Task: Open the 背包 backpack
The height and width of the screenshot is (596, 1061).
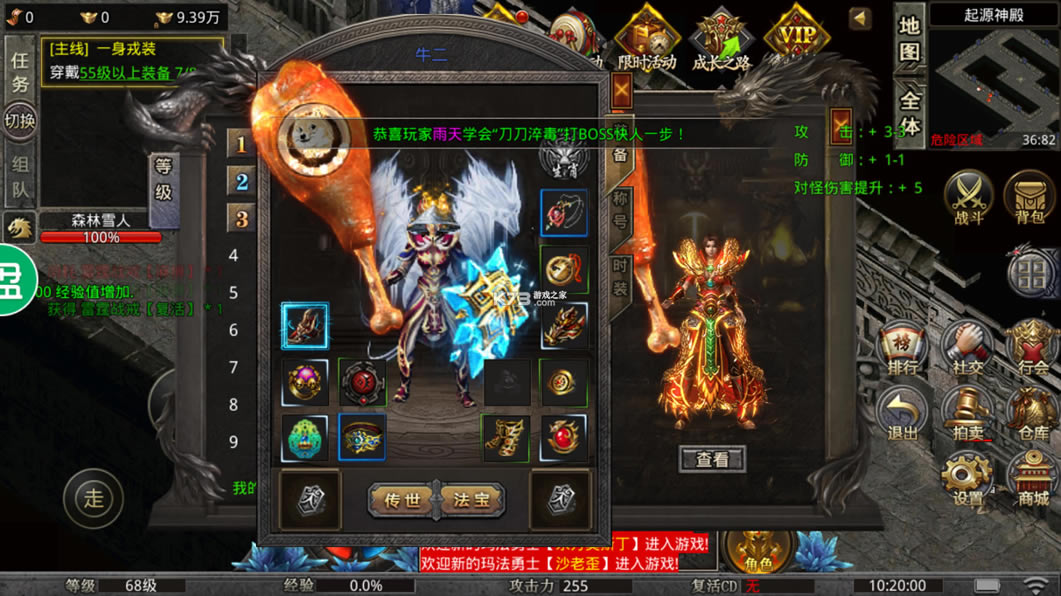Action: (1030, 195)
